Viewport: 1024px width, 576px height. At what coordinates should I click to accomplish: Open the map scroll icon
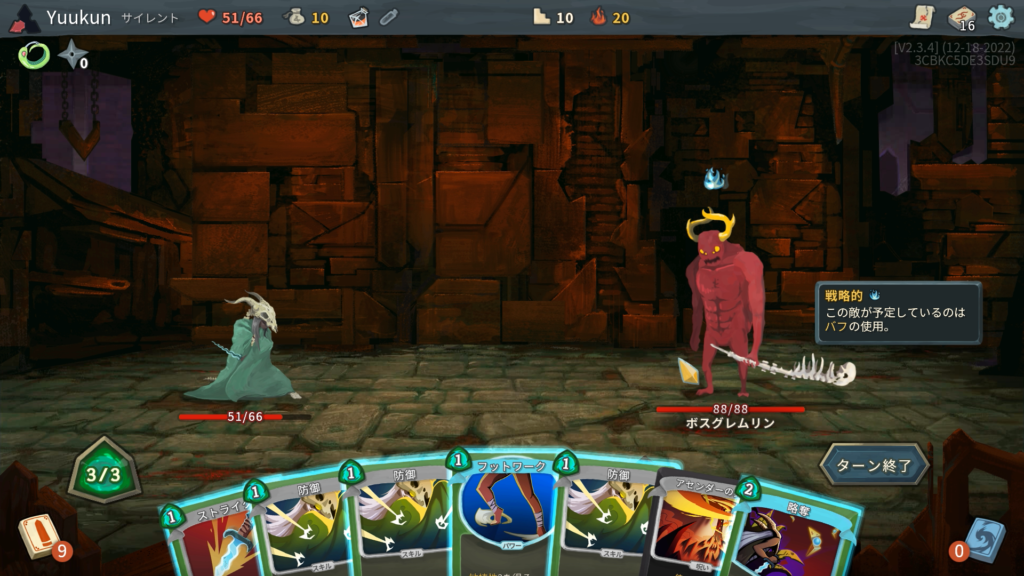click(921, 17)
